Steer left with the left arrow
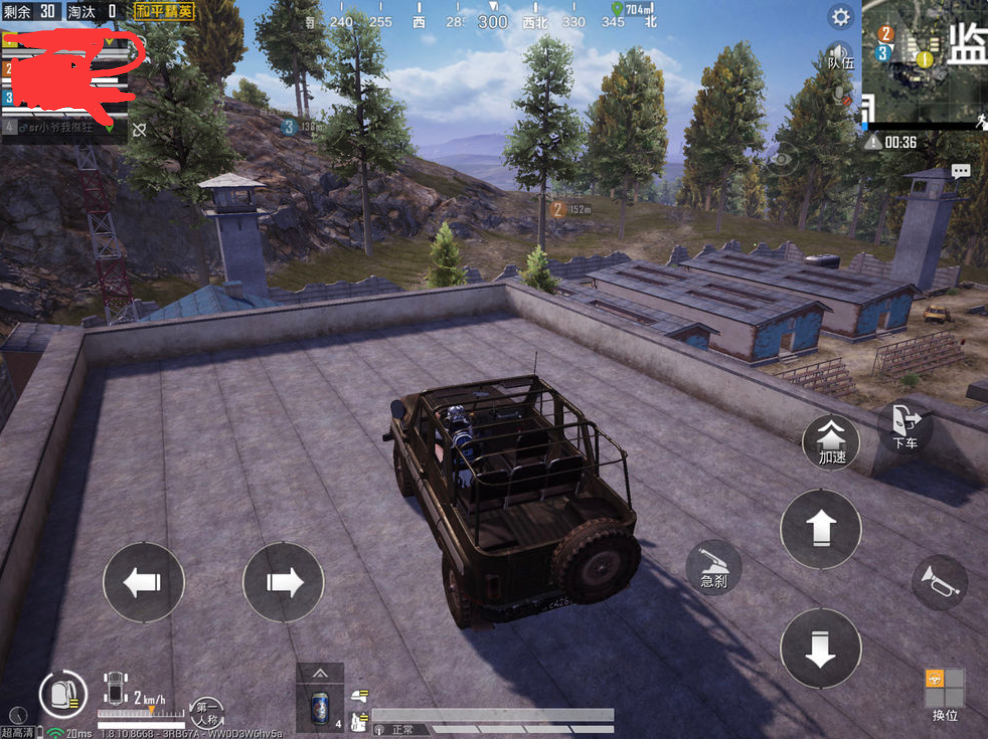Viewport: 988px width, 739px height. [144, 582]
